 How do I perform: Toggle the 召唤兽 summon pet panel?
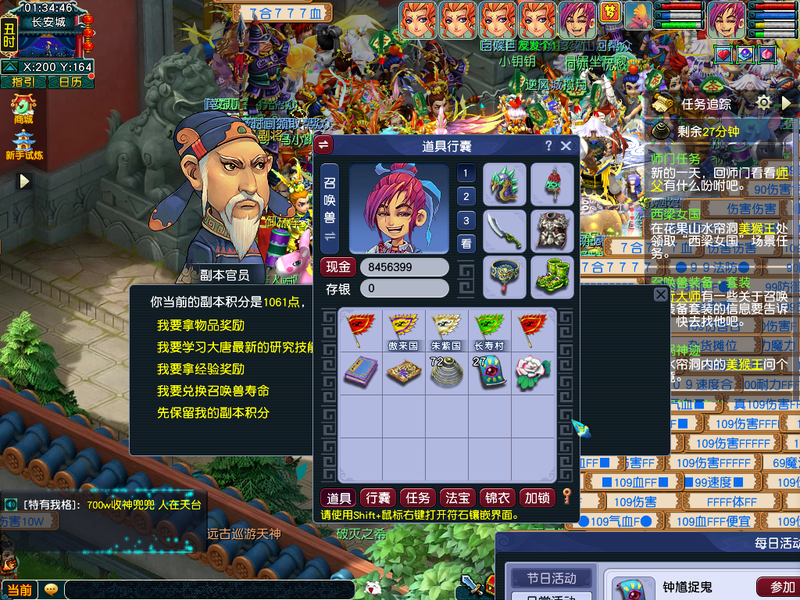(x=329, y=208)
